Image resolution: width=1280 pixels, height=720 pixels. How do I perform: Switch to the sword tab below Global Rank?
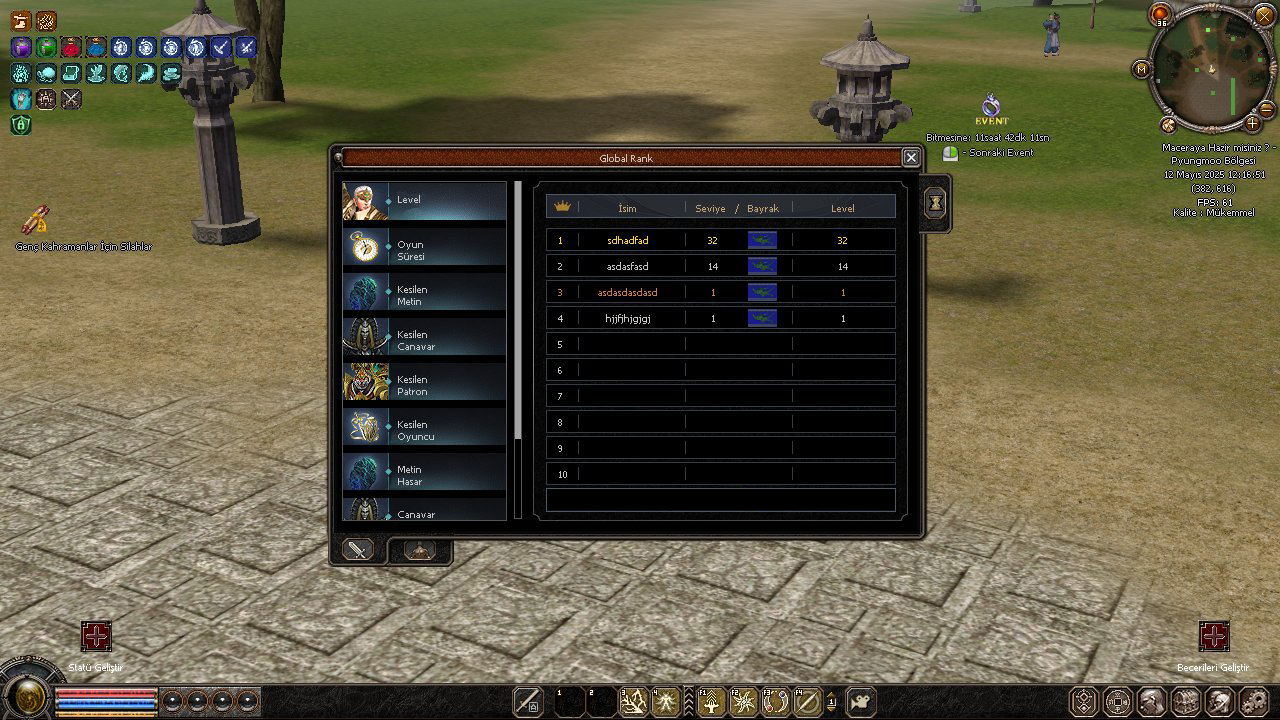(356, 548)
